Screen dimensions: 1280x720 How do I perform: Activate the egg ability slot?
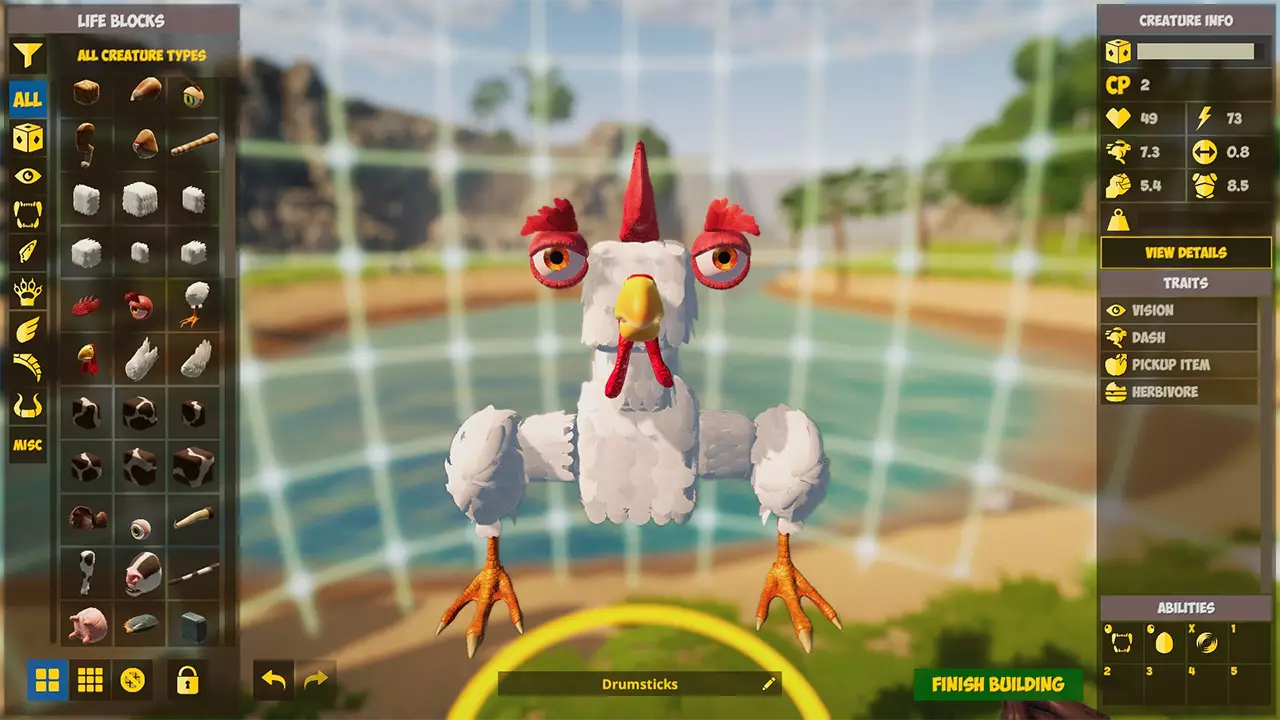pos(1163,642)
